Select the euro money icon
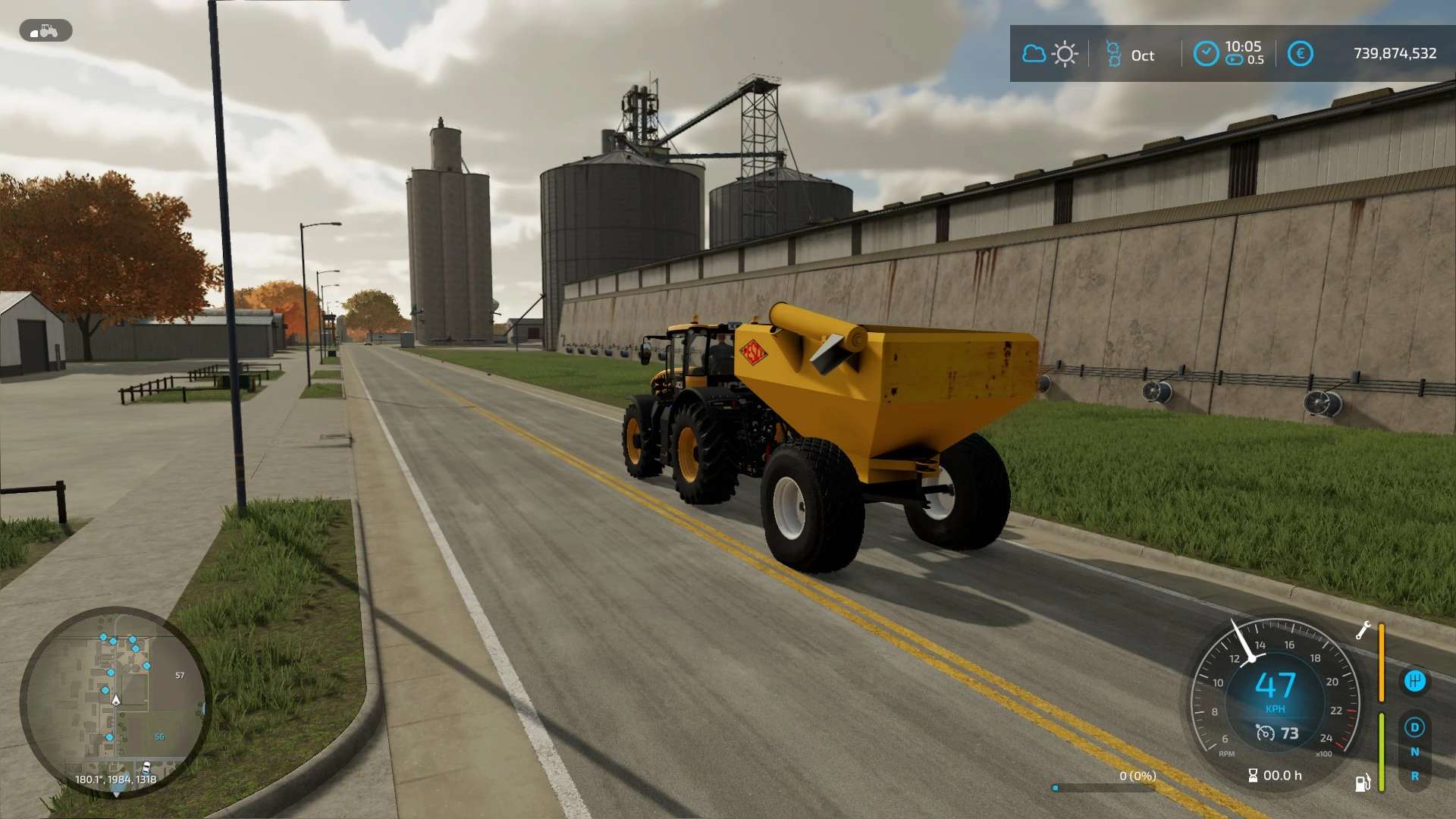Image resolution: width=1456 pixels, height=819 pixels. click(x=1300, y=54)
